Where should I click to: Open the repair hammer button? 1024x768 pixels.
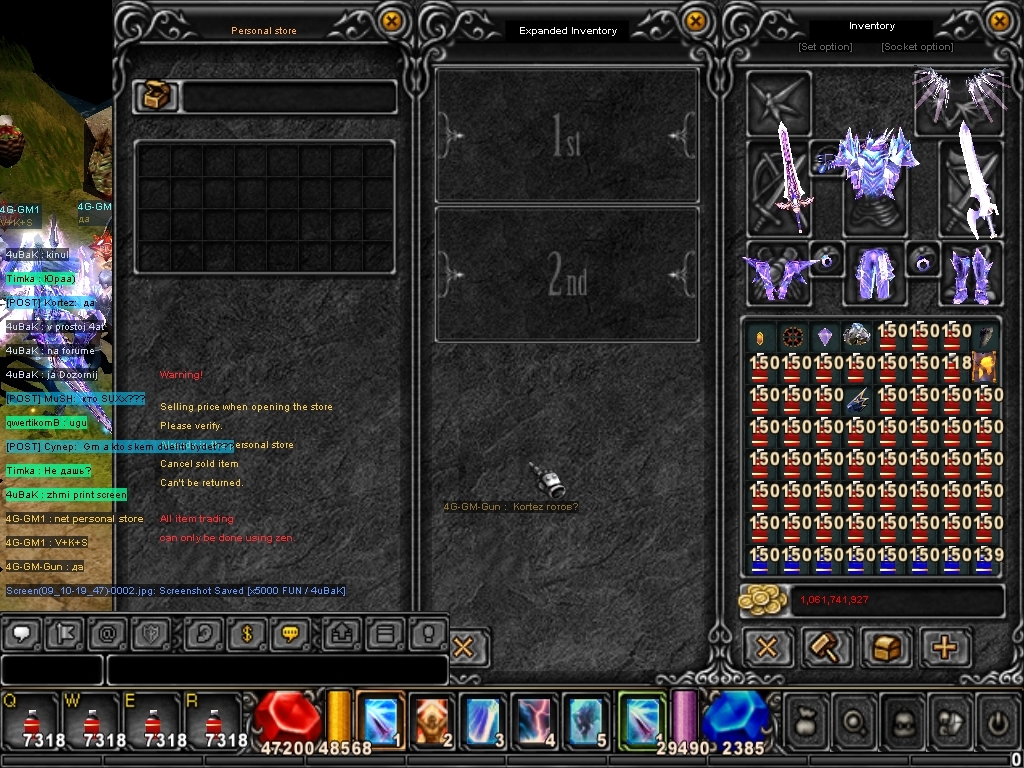[828, 648]
